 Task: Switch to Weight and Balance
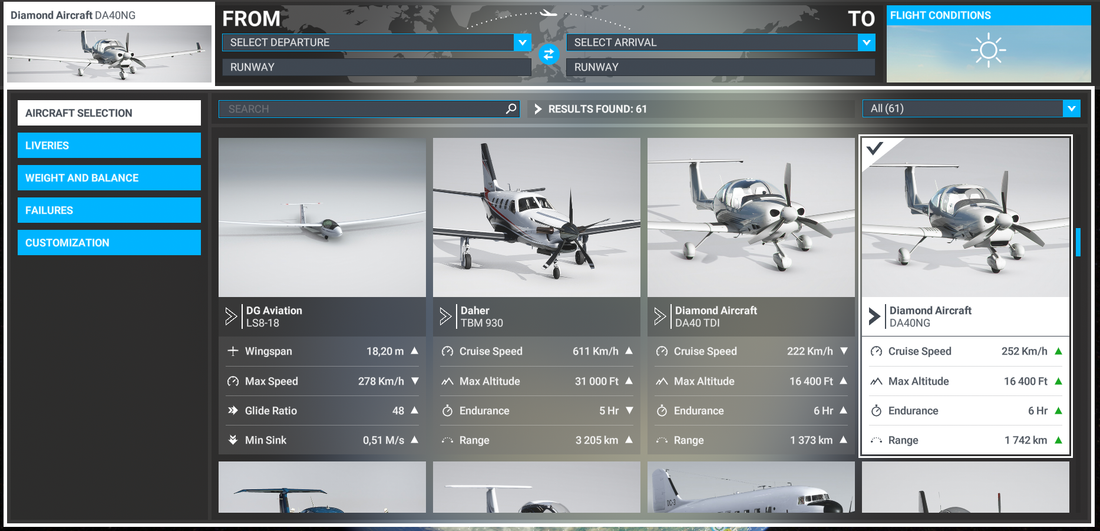pos(109,178)
